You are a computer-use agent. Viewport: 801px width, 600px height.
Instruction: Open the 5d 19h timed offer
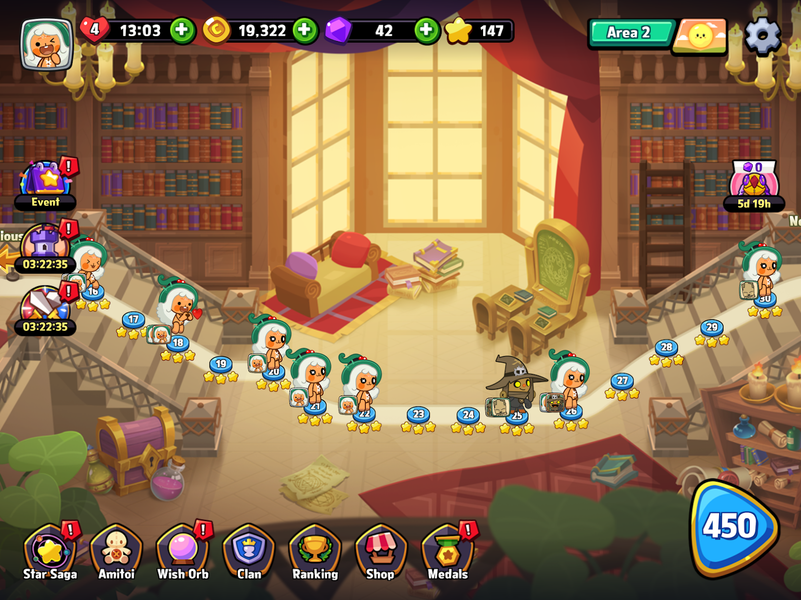tap(754, 186)
